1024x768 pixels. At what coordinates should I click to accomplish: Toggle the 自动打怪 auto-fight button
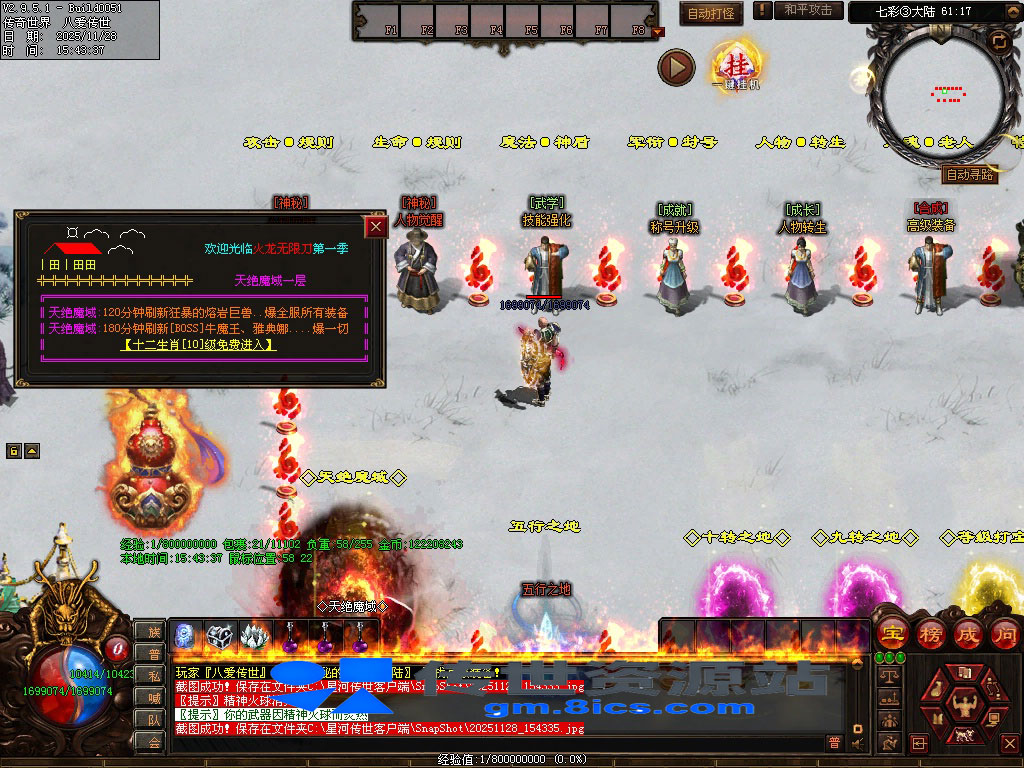pos(711,13)
